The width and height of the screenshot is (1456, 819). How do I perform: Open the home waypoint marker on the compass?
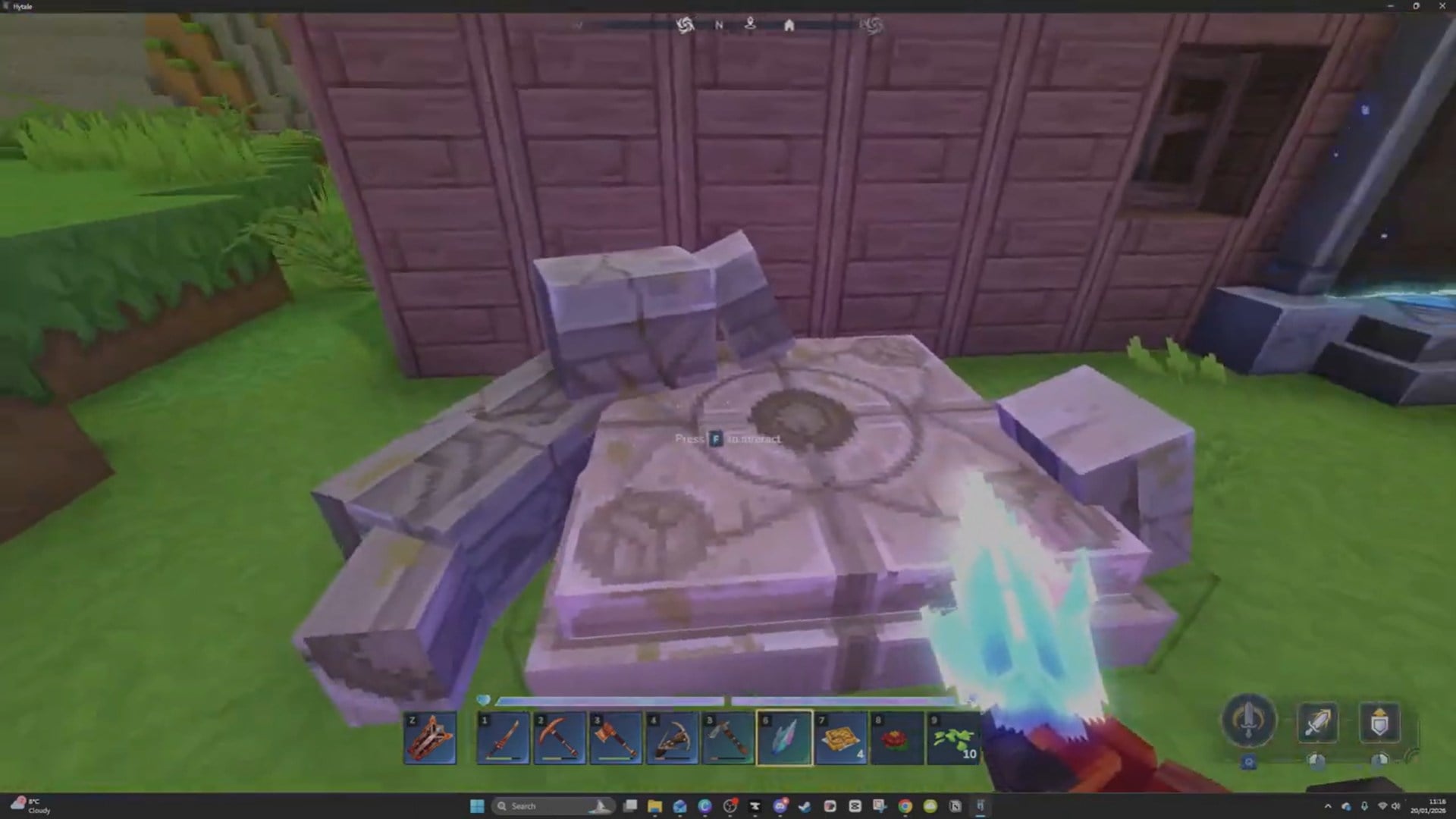789,25
